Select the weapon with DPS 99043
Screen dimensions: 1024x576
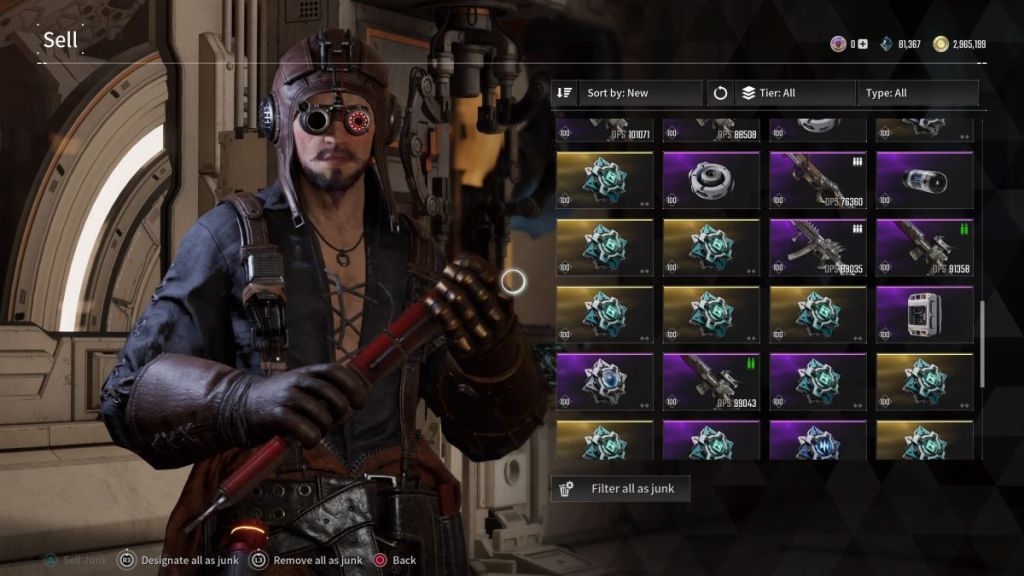click(x=711, y=381)
